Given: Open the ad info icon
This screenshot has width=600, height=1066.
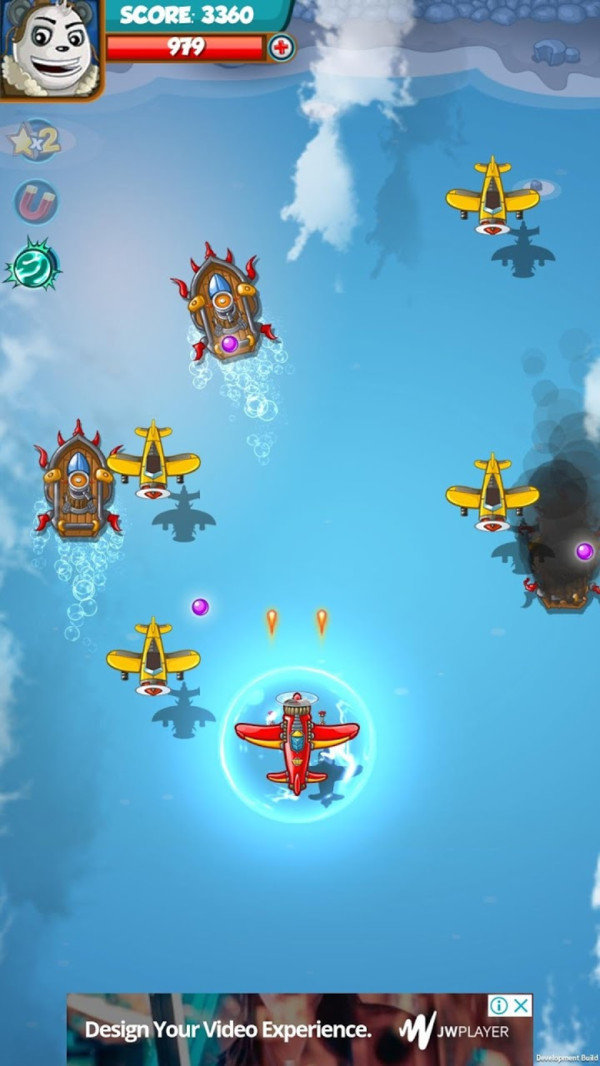Looking at the screenshot, I should 500,1005.
